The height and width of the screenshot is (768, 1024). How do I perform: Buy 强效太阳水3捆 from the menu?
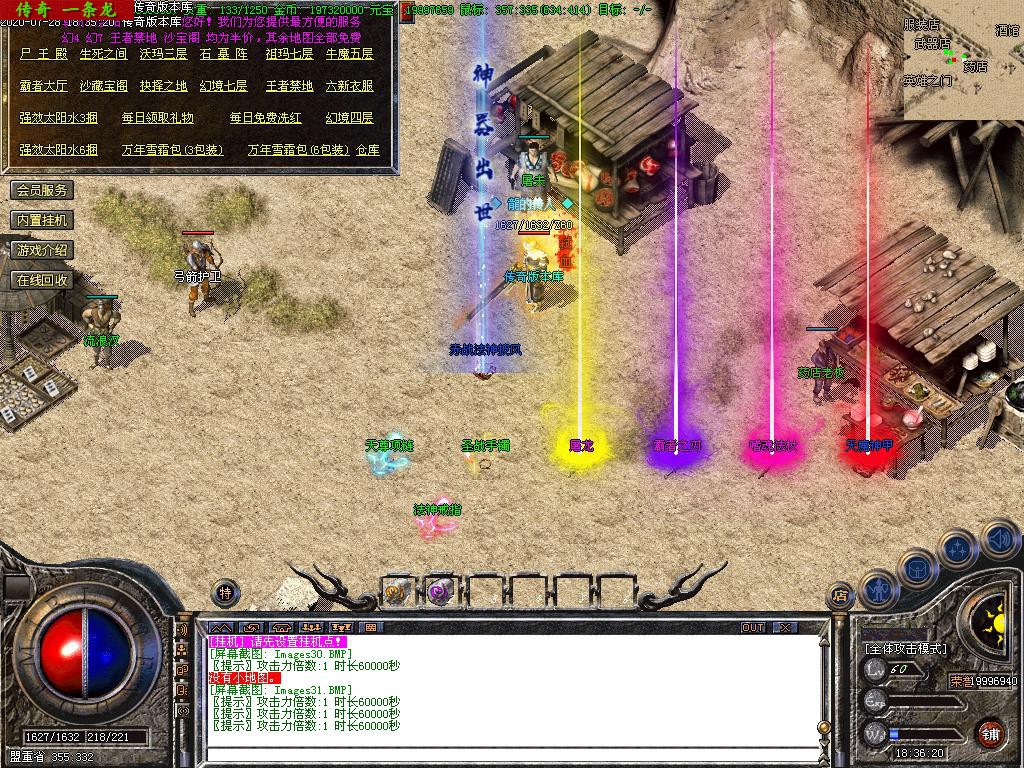pyautogui.click(x=58, y=118)
